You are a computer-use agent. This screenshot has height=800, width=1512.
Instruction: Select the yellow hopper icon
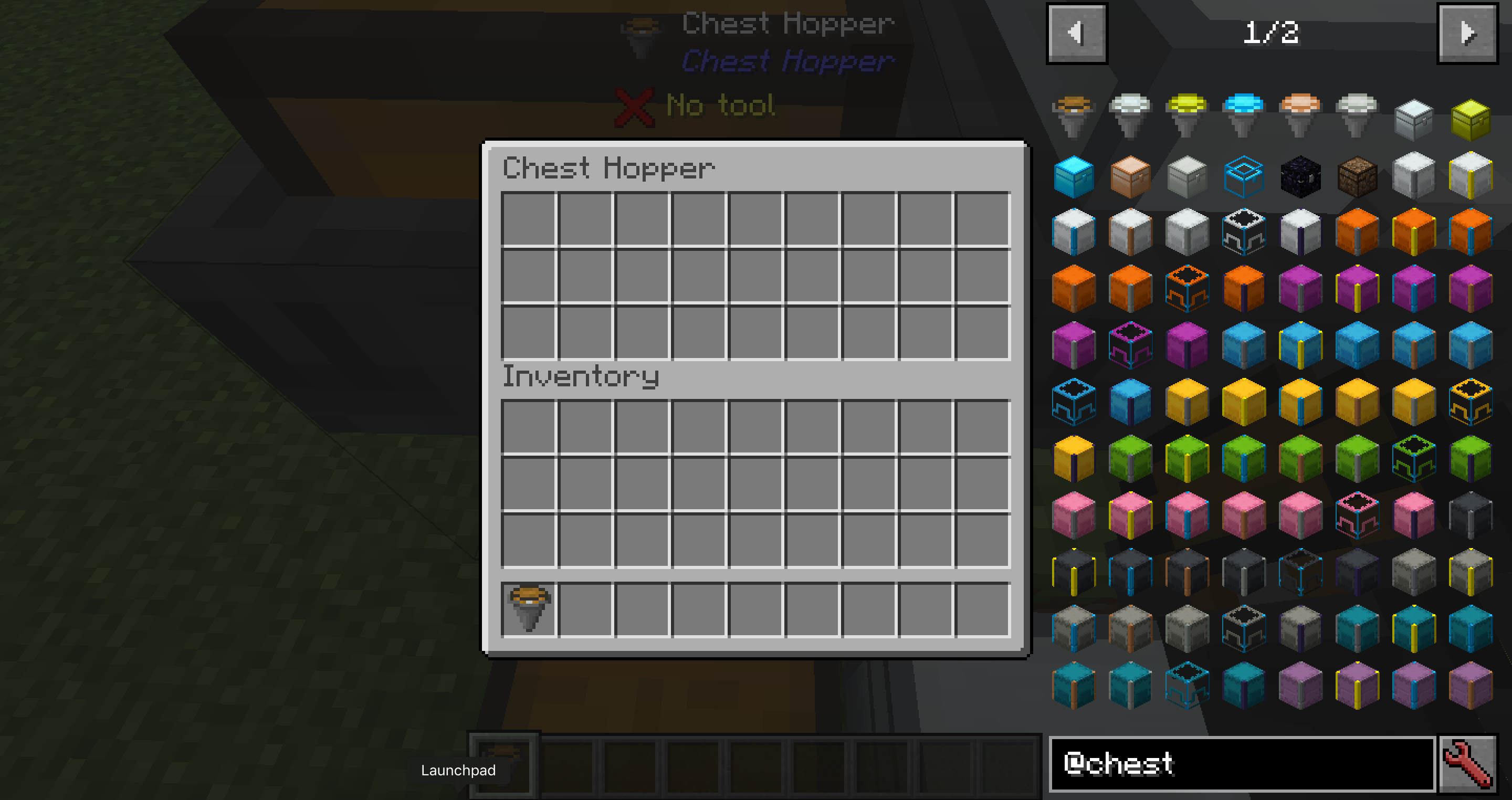click(1186, 111)
